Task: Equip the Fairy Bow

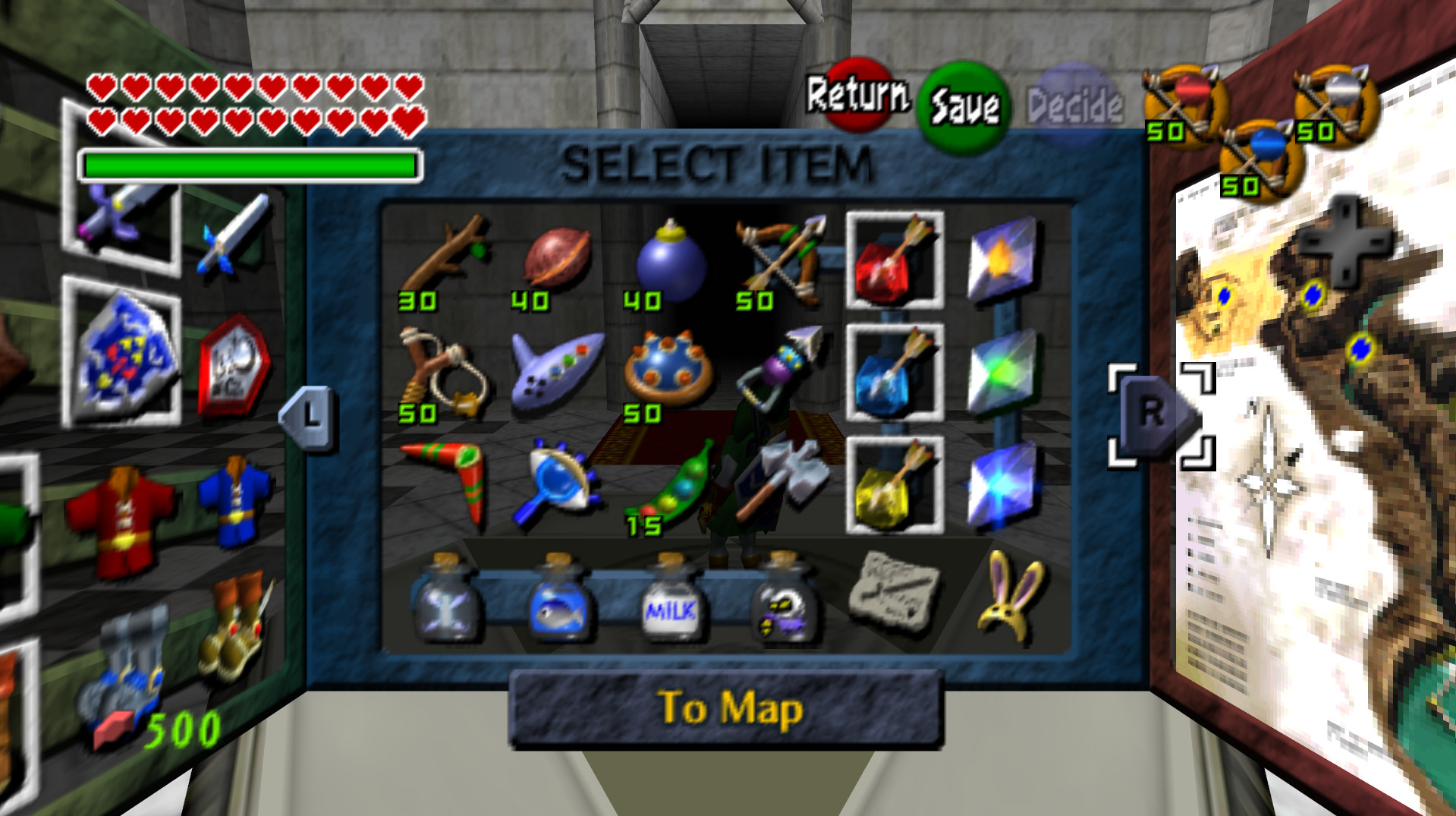Action: tap(781, 258)
